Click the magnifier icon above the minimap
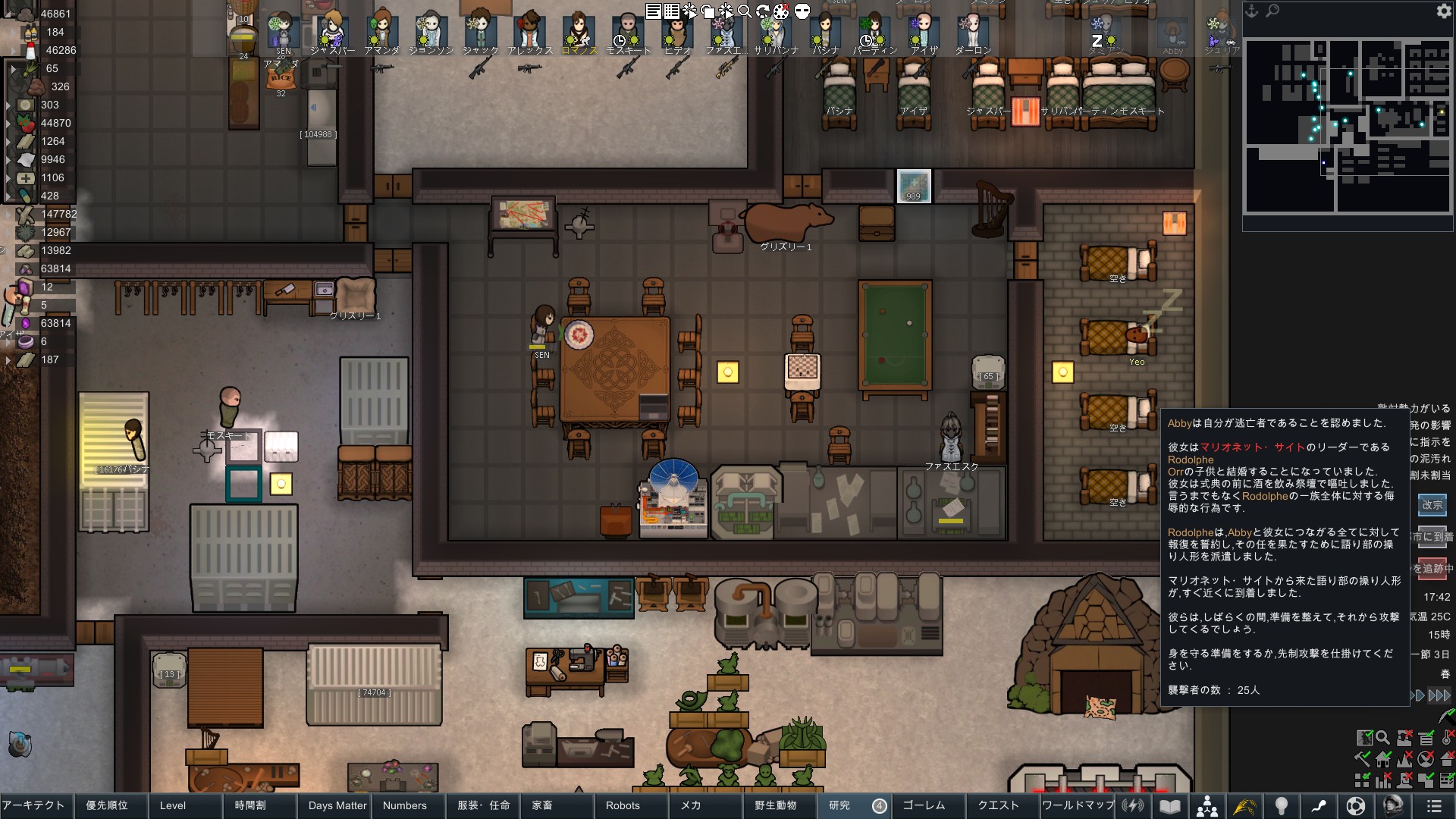1456x819 pixels. [1272, 11]
